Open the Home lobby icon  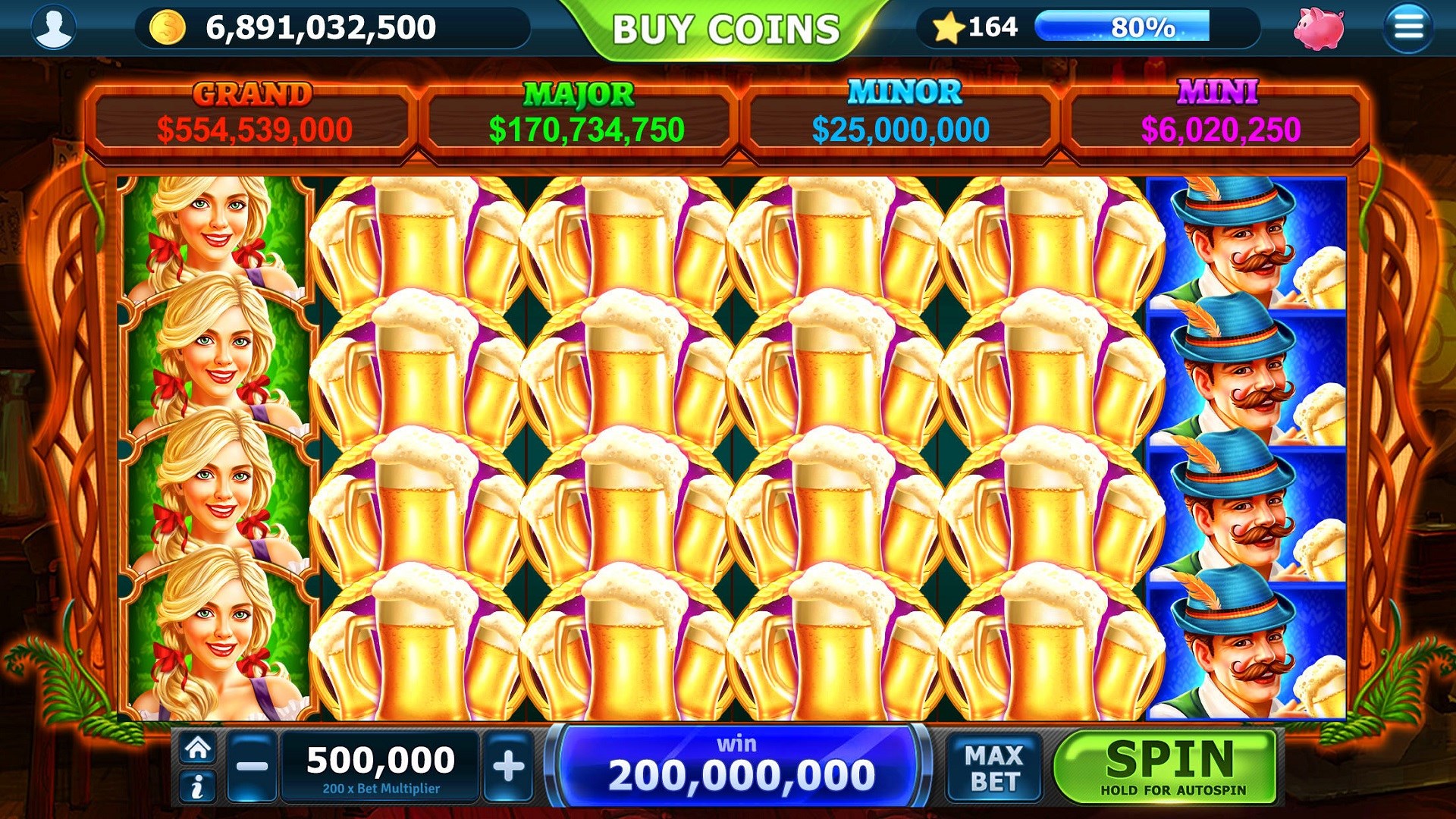pos(199,747)
